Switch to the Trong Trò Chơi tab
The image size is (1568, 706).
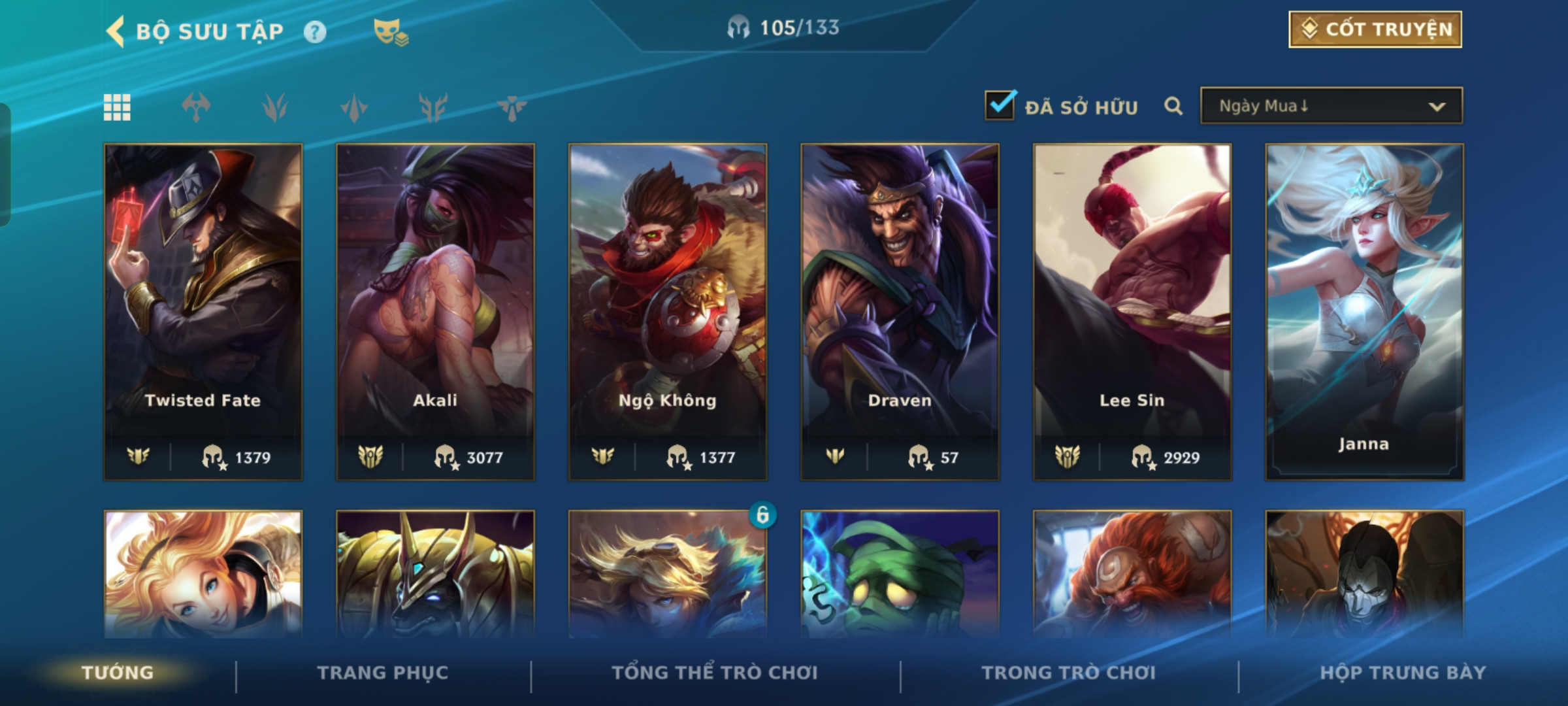1069,673
